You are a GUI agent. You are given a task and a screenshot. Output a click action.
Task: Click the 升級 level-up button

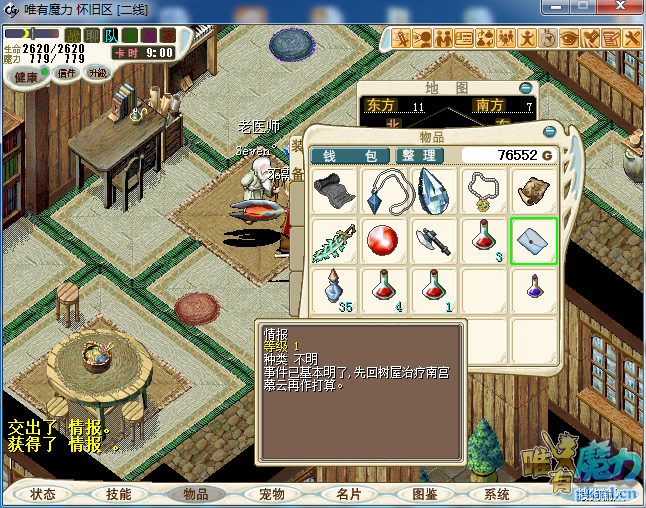coord(98,73)
